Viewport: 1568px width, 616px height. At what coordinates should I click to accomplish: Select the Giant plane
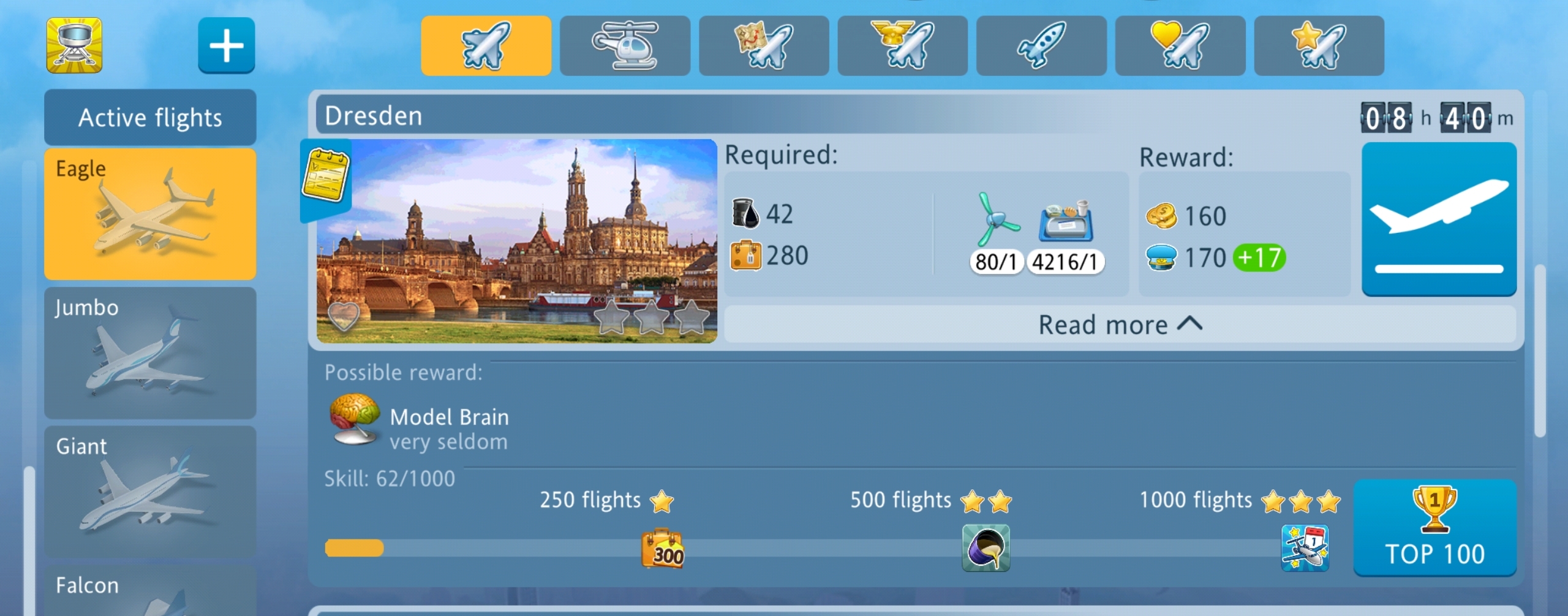(x=150, y=492)
